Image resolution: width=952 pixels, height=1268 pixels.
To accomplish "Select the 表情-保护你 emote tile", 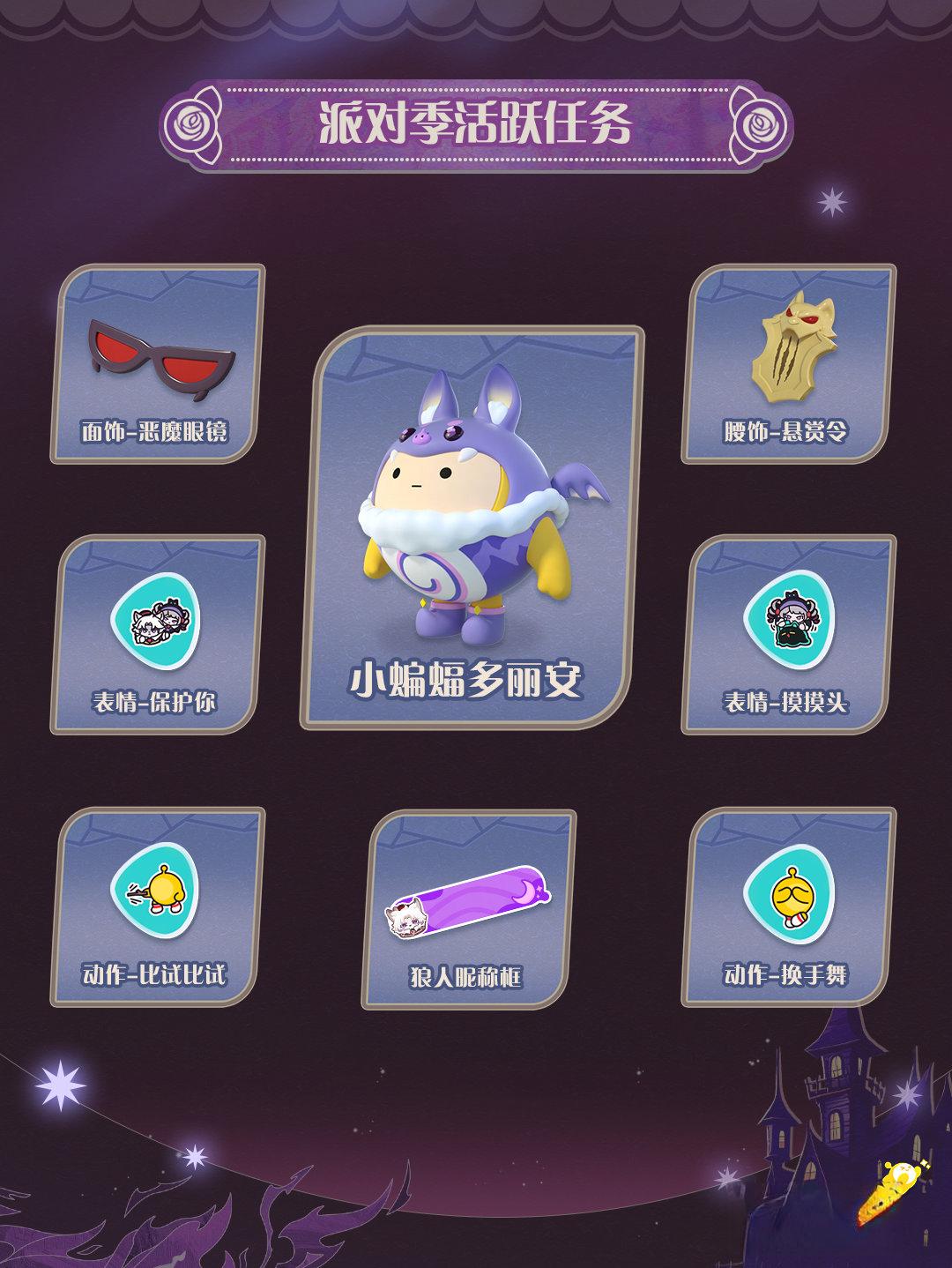I will coord(158,634).
